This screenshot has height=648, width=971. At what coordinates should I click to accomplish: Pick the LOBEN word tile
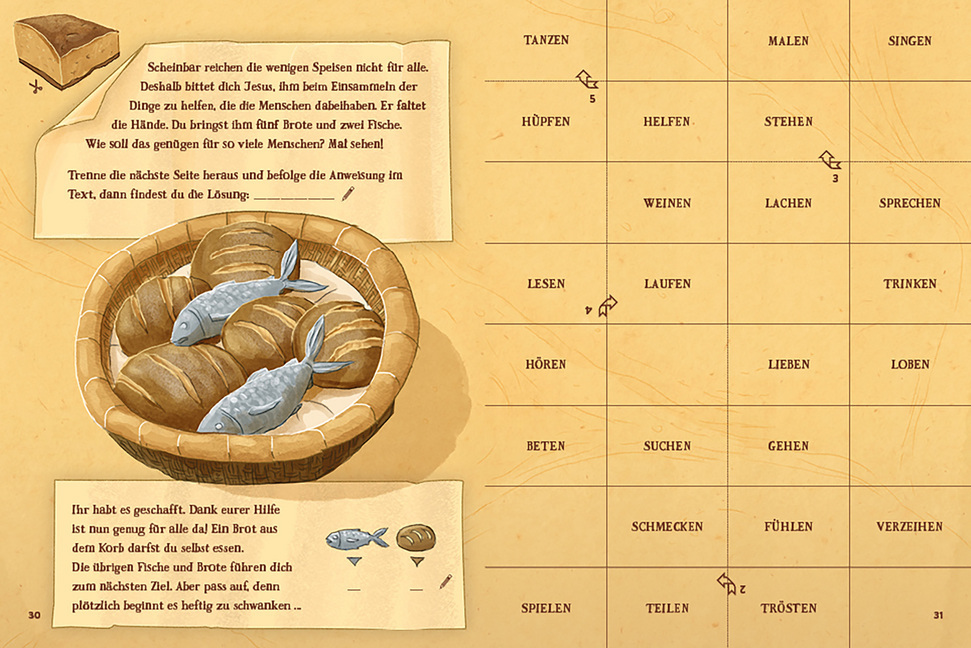[x=909, y=365]
